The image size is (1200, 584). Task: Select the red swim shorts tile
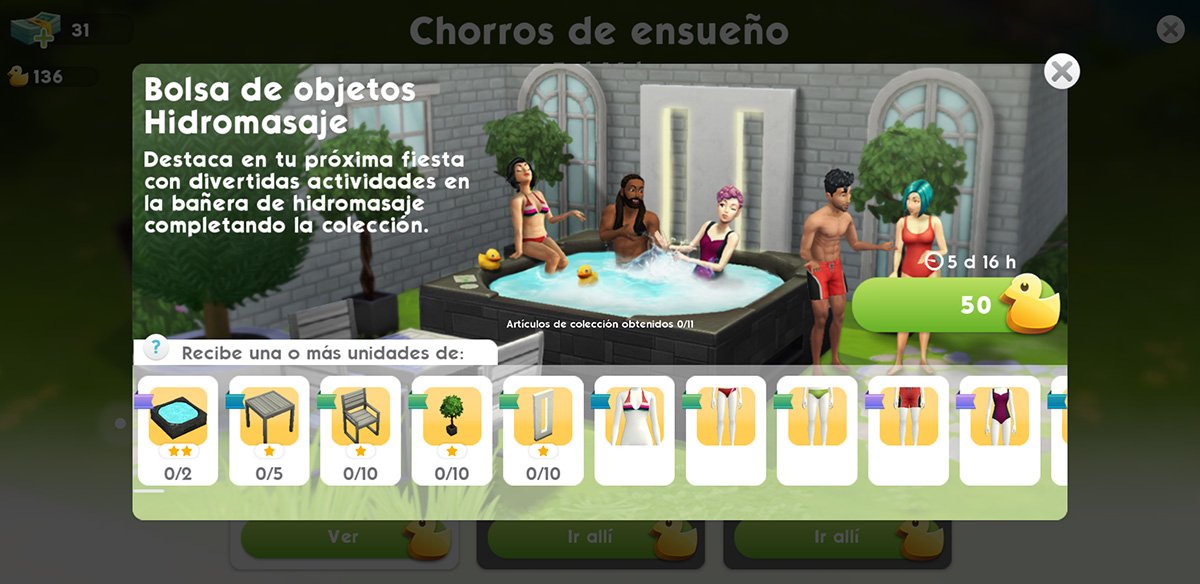[x=908, y=430]
